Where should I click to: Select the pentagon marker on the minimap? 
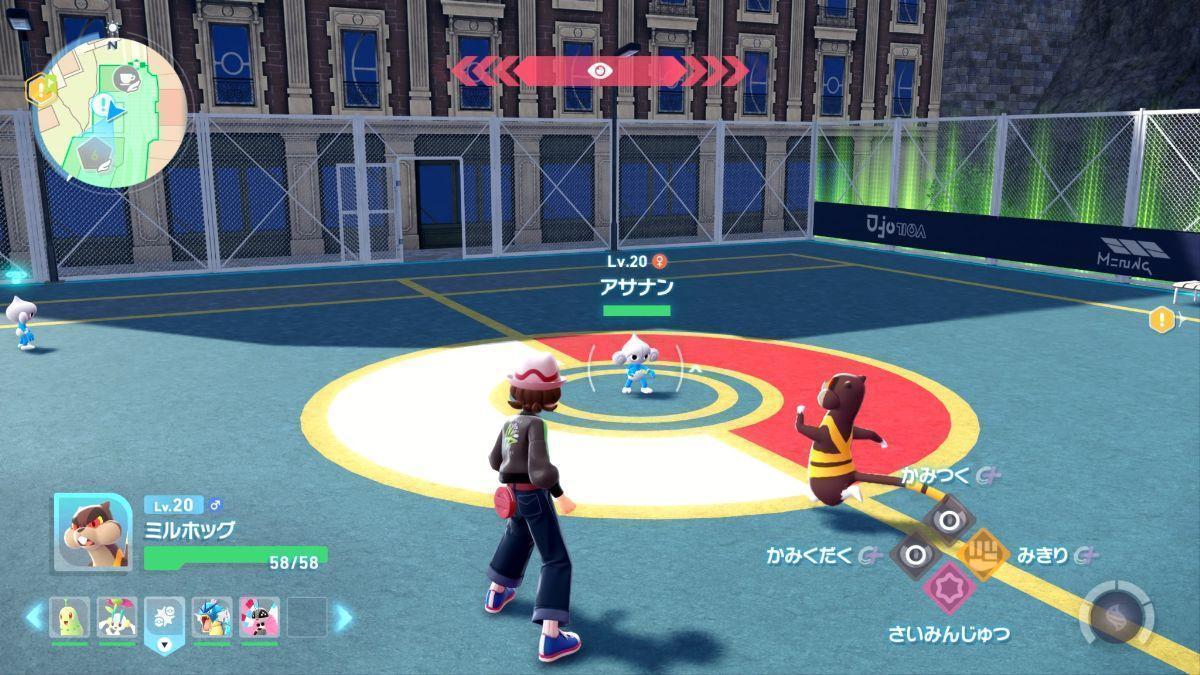(94, 153)
